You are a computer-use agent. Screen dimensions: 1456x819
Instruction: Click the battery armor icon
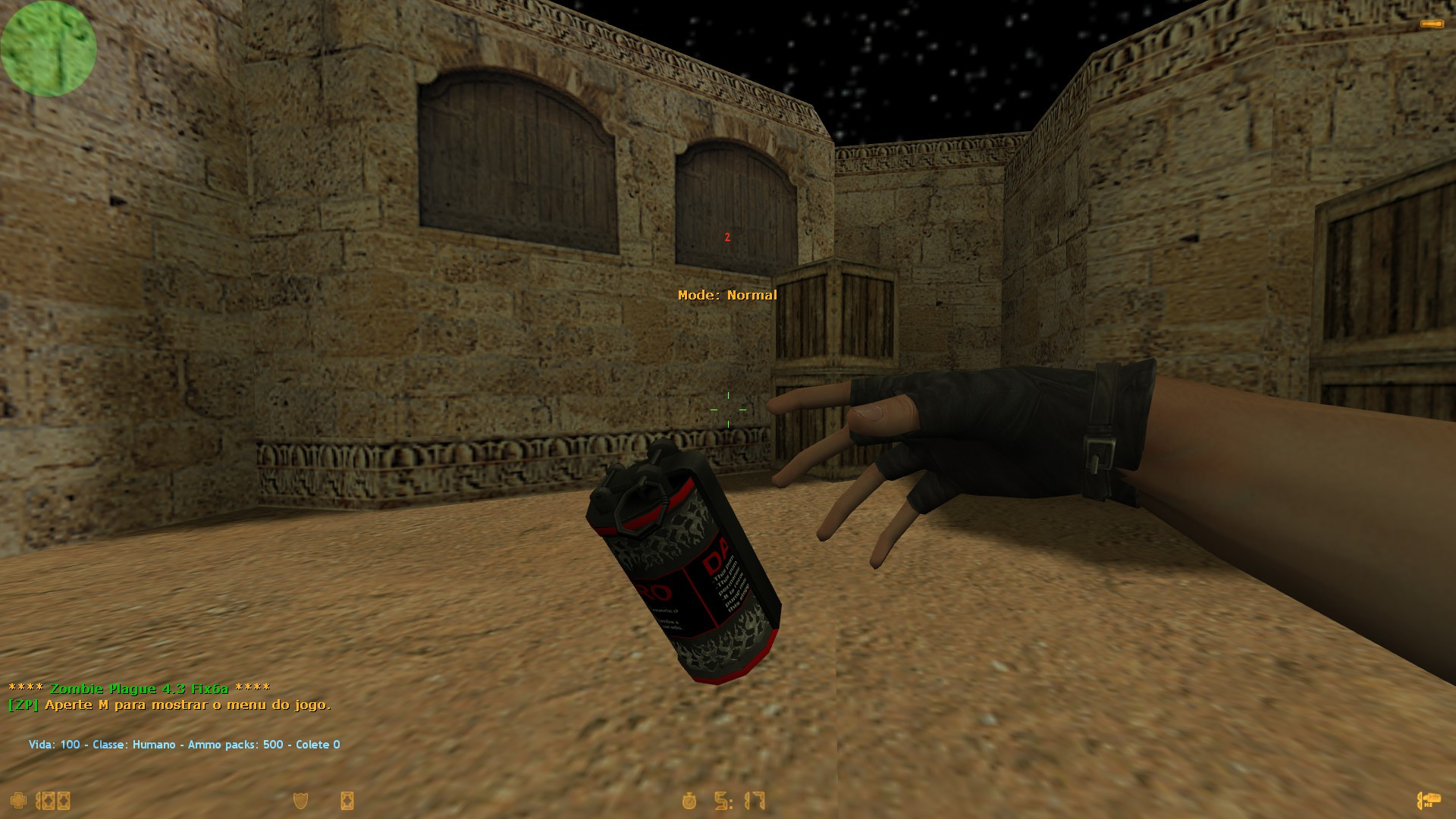click(348, 800)
